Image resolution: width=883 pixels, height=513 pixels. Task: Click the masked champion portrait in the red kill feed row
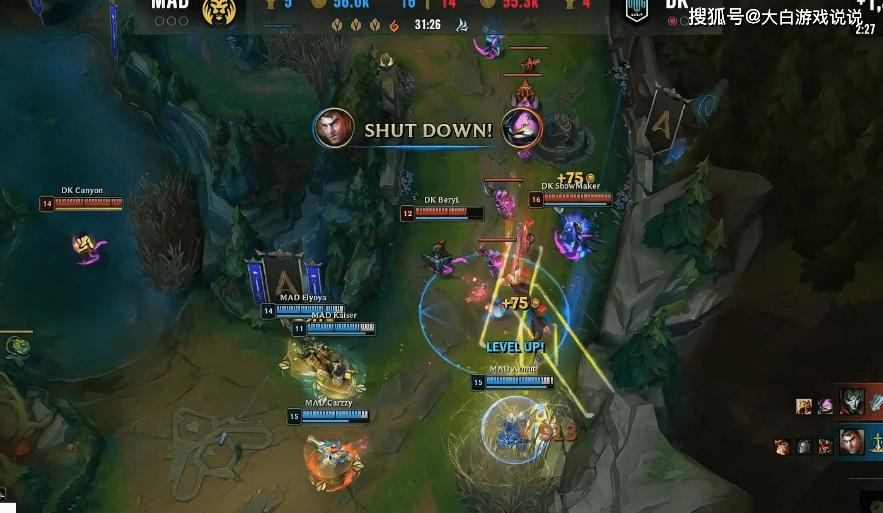coord(852,403)
